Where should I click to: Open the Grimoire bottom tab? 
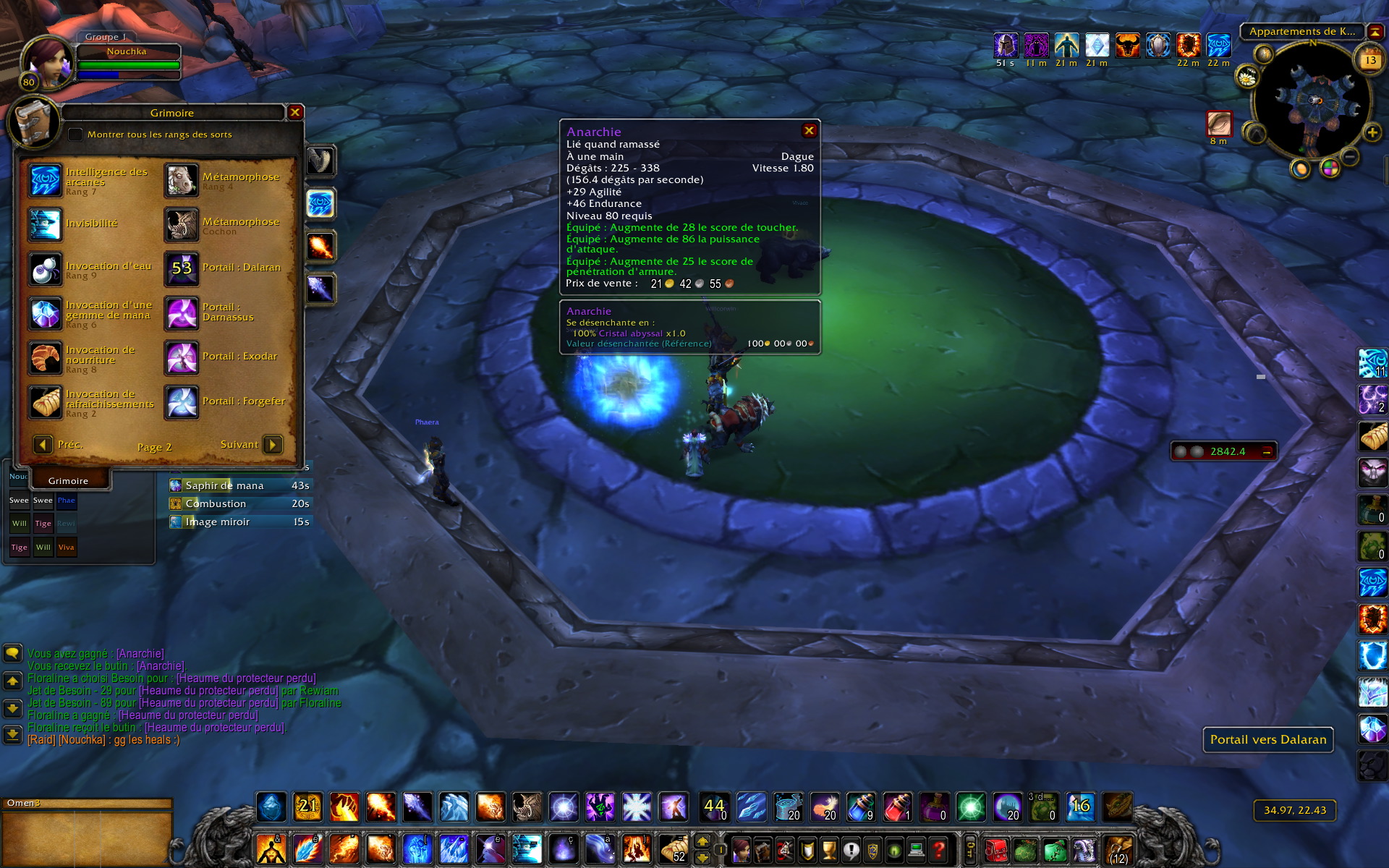pos(68,480)
